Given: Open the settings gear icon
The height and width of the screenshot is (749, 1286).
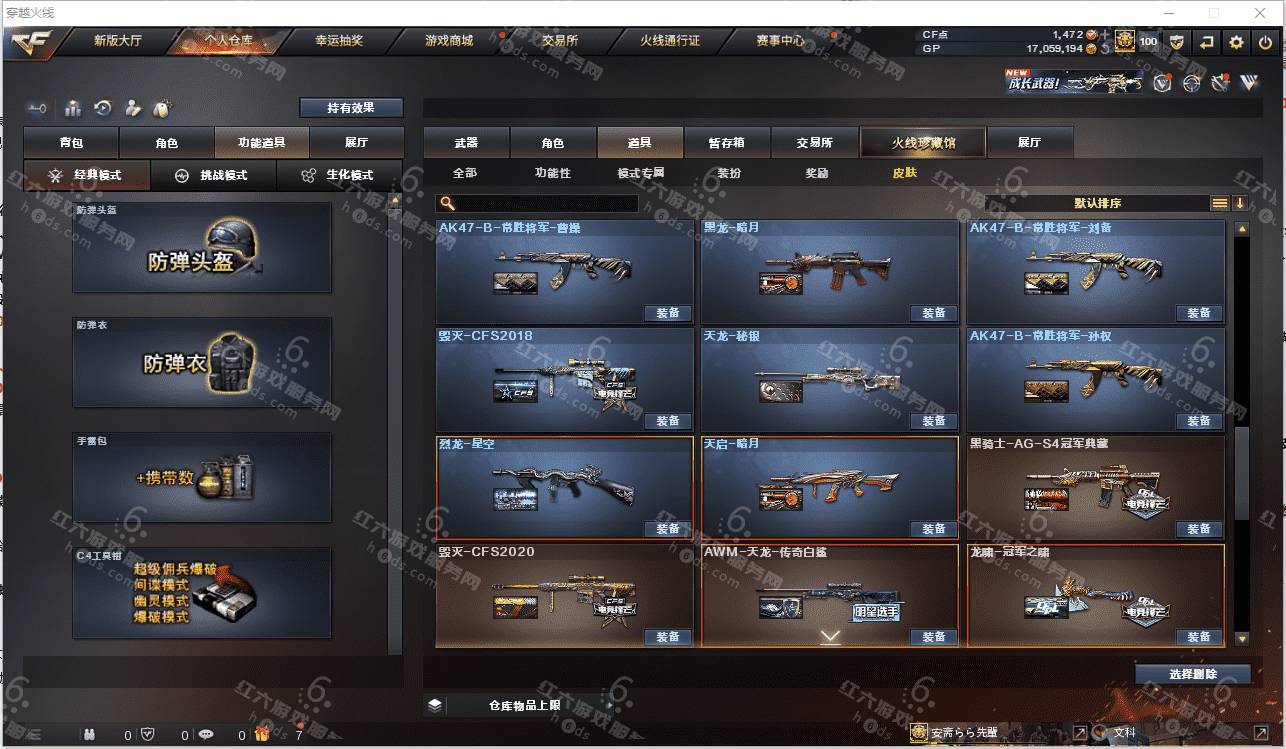Looking at the screenshot, I should [1237, 42].
